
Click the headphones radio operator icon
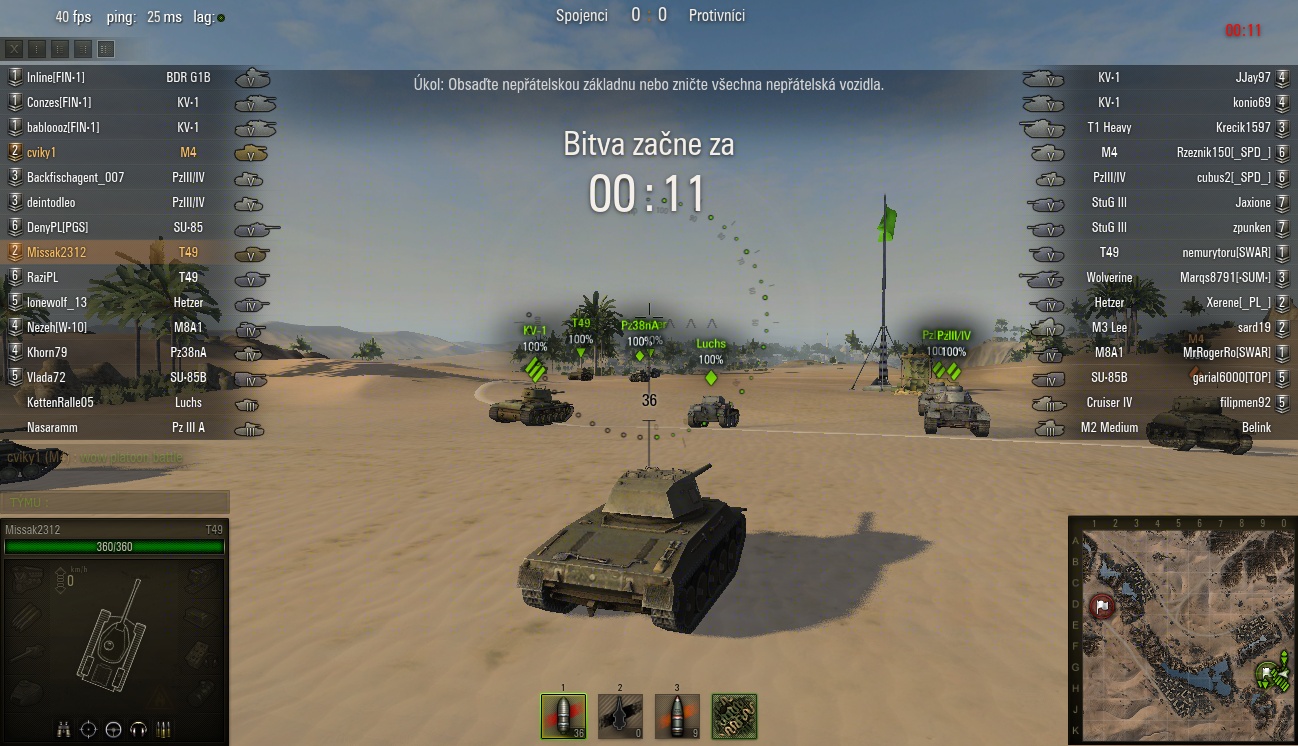point(139,728)
